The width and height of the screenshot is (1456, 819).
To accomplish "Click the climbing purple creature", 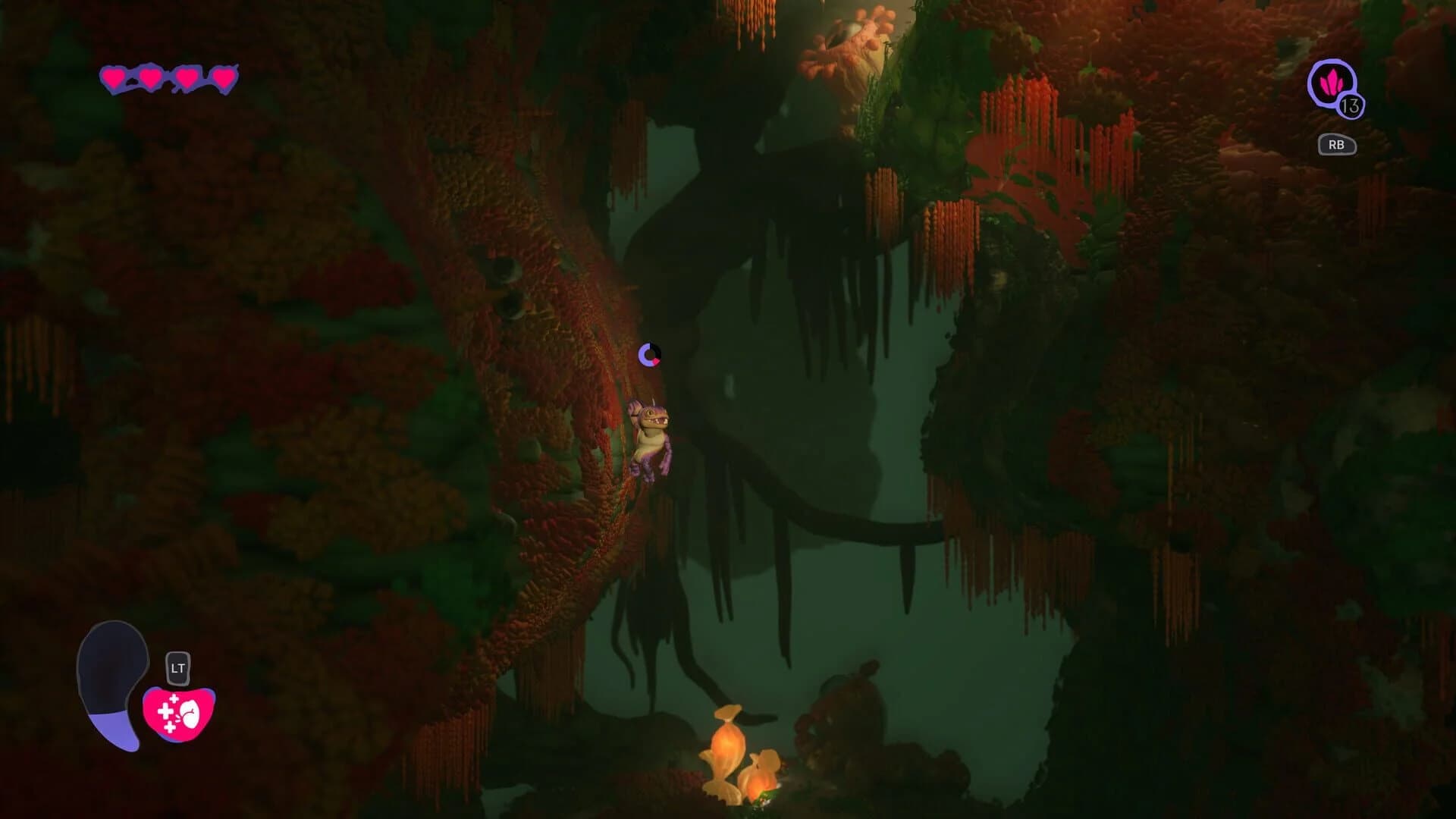I will click(x=652, y=440).
